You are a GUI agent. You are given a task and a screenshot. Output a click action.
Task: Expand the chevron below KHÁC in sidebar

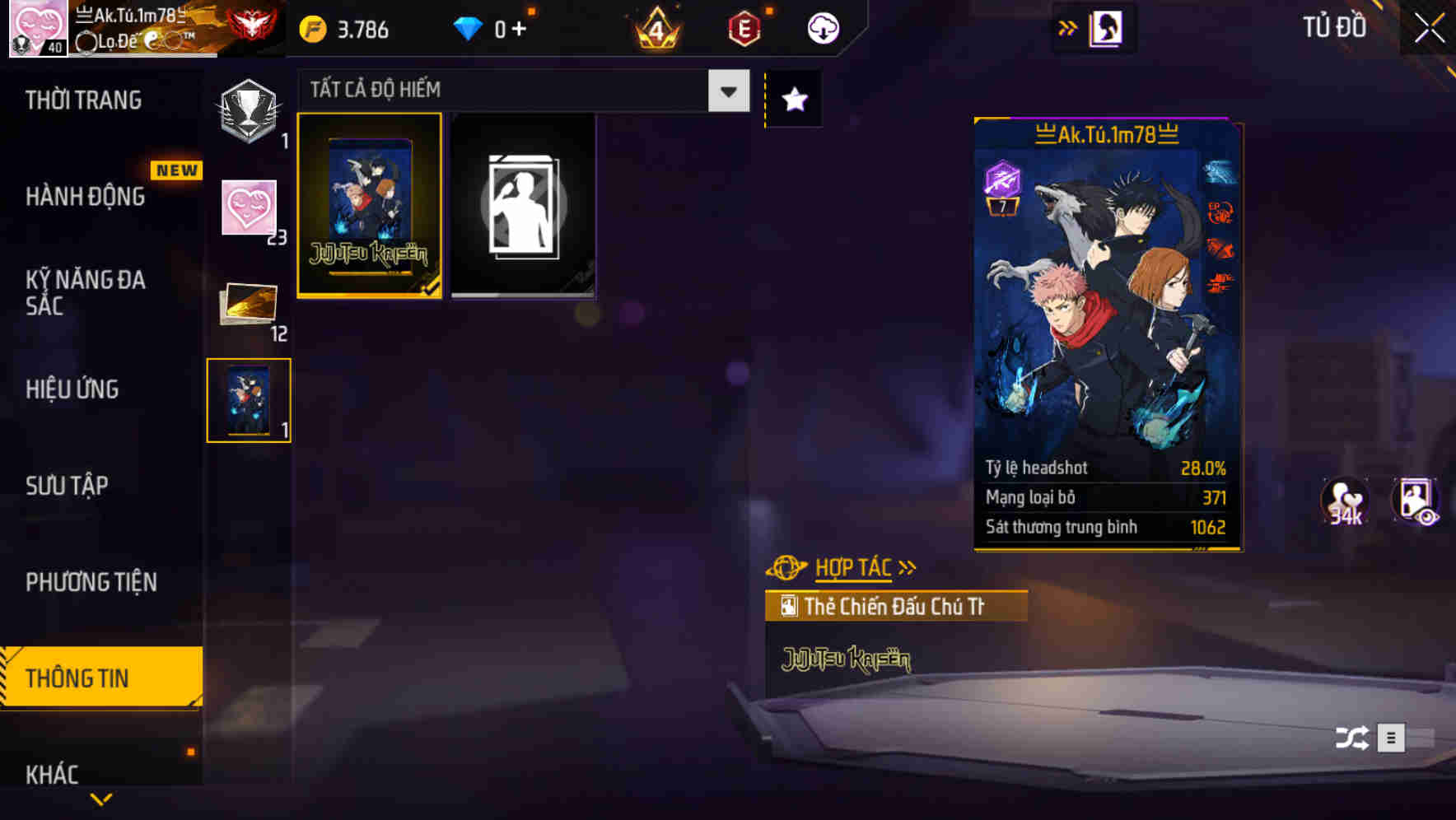click(x=100, y=798)
